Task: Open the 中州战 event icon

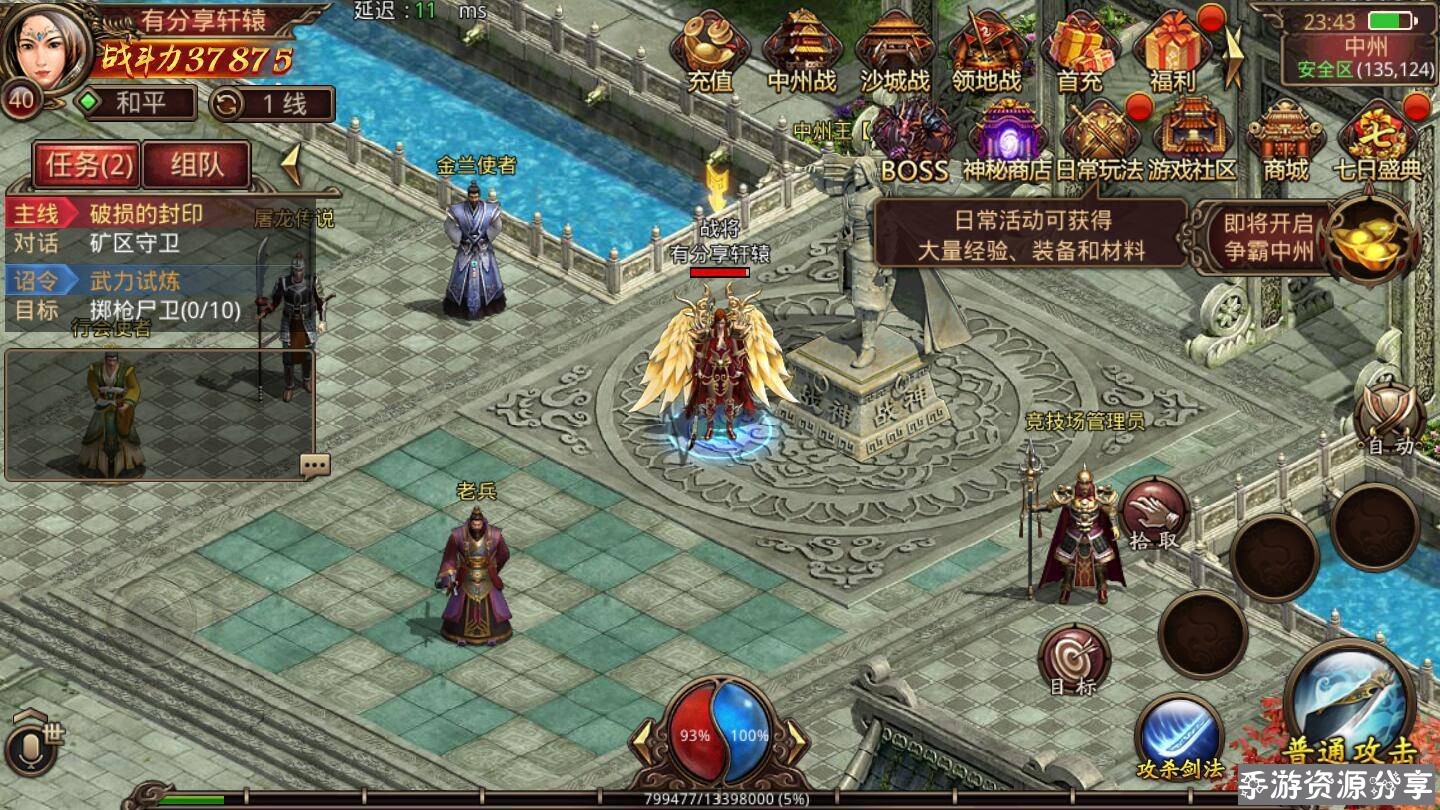Action: point(801,50)
